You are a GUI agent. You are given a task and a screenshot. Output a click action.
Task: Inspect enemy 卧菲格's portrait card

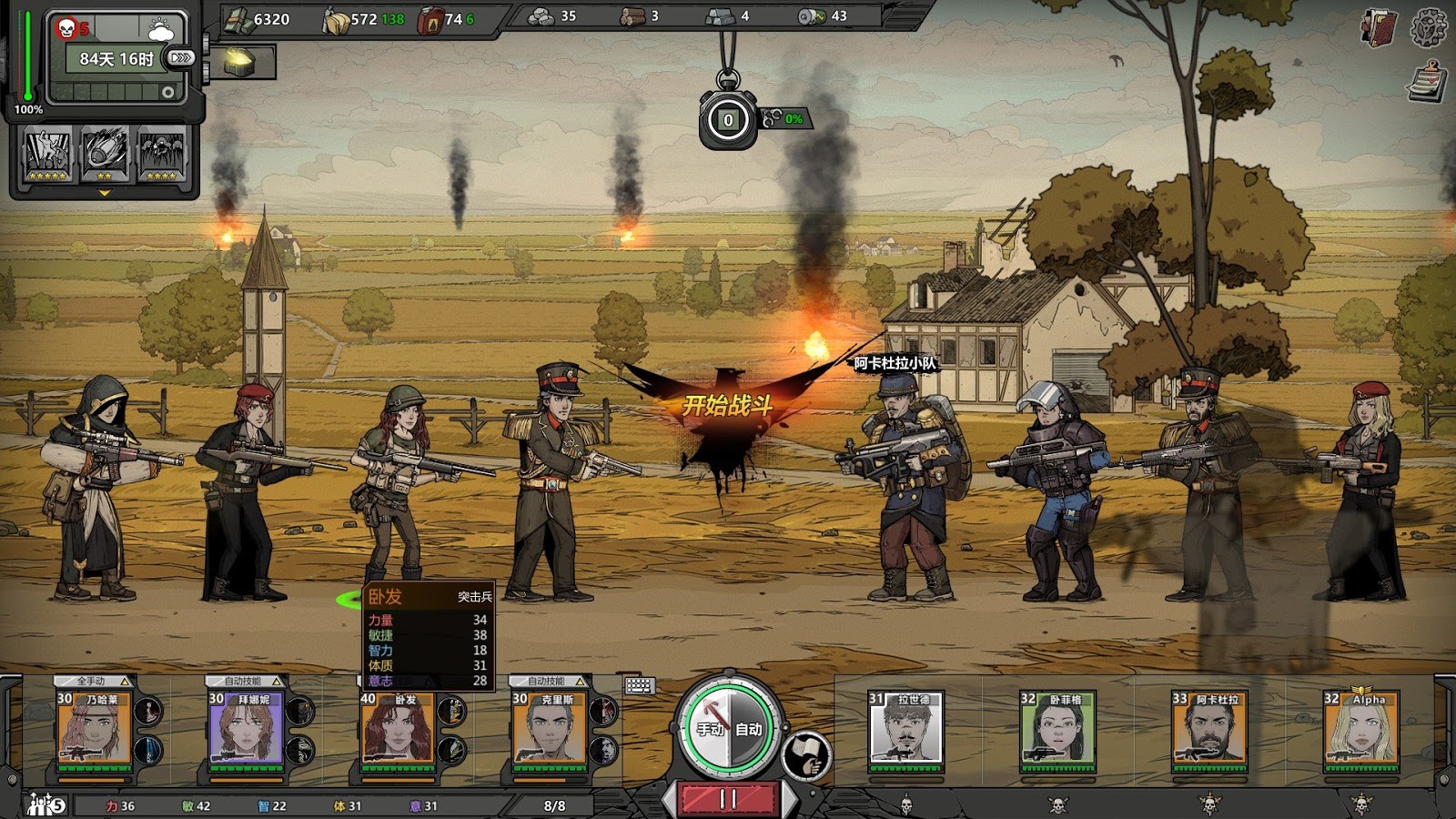[1057, 728]
